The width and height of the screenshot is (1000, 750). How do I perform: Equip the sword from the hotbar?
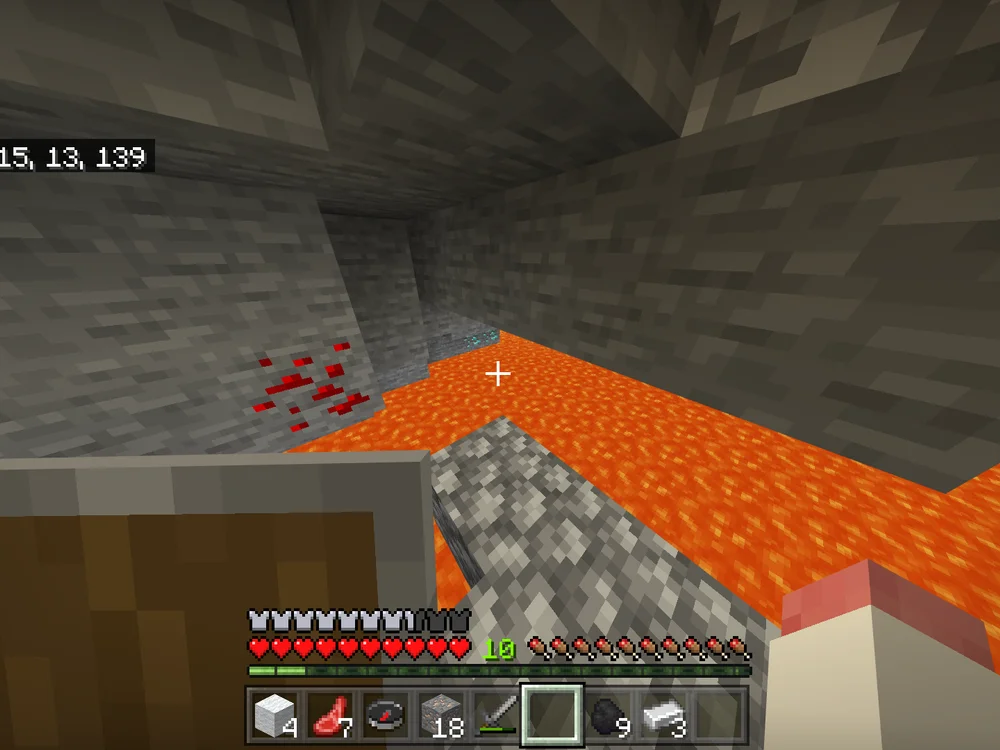pos(496,713)
